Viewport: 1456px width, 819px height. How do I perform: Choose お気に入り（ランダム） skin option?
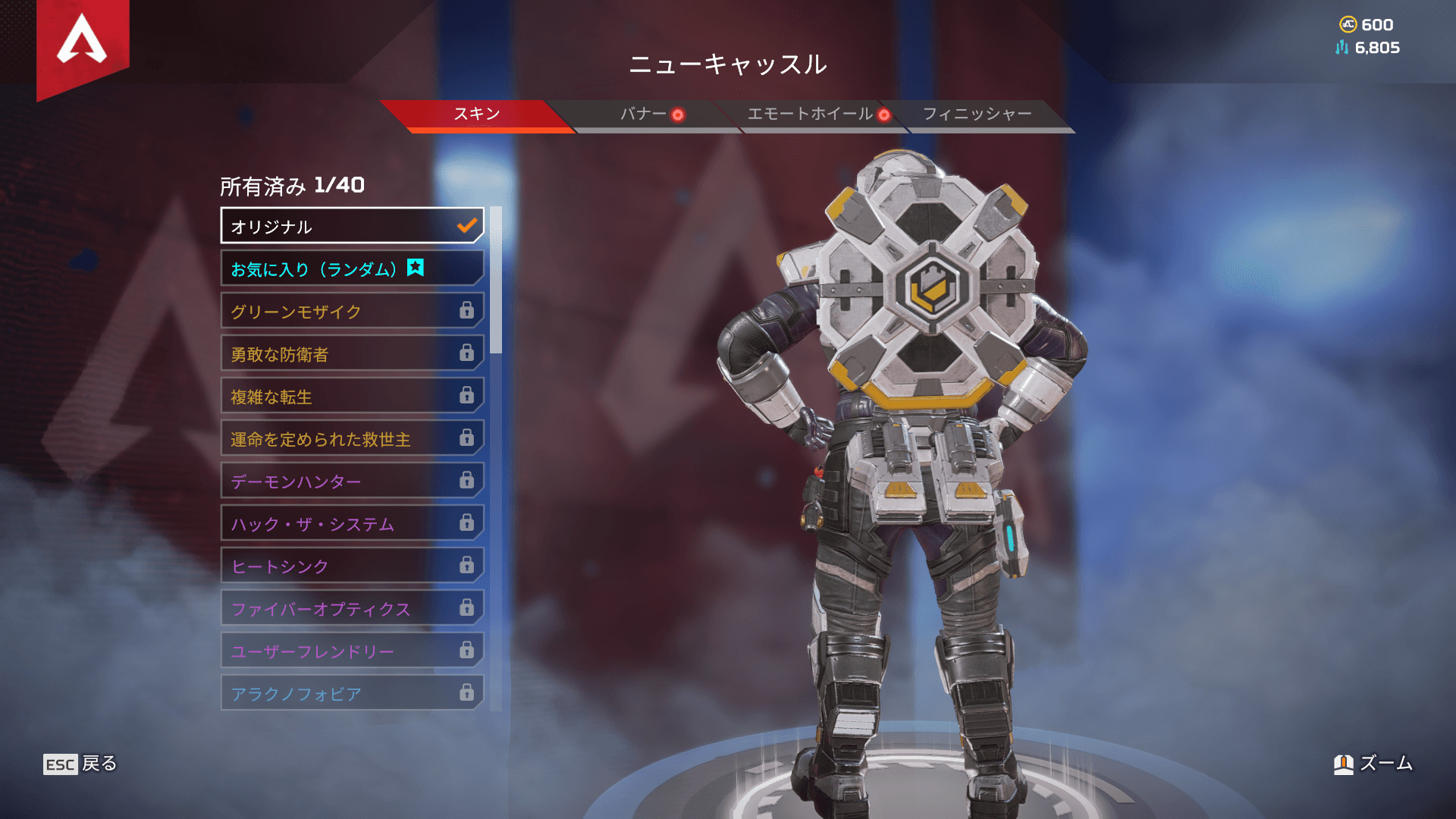point(352,268)
